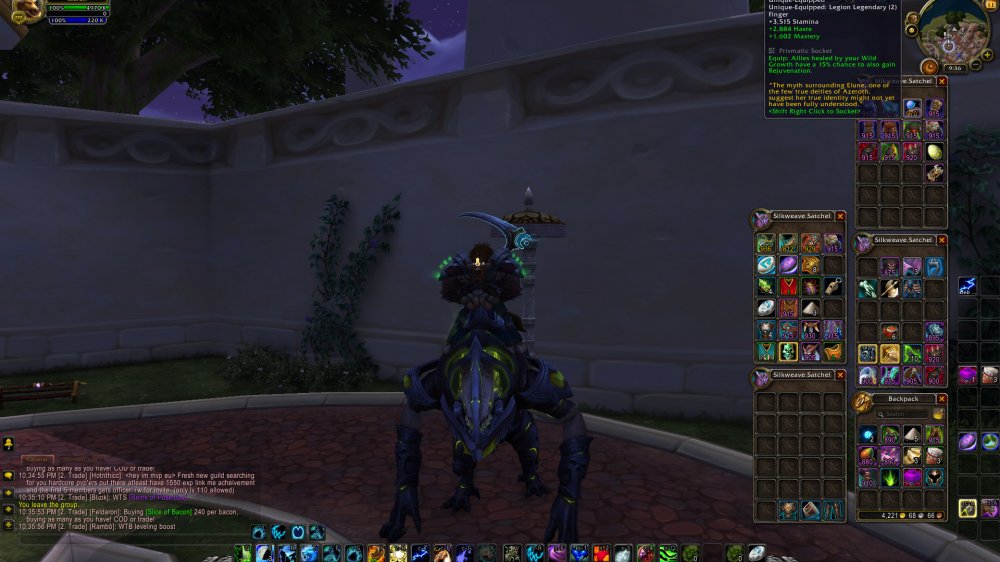
Task: Select the yellow egg item in the bag
Action: point(934,152)
